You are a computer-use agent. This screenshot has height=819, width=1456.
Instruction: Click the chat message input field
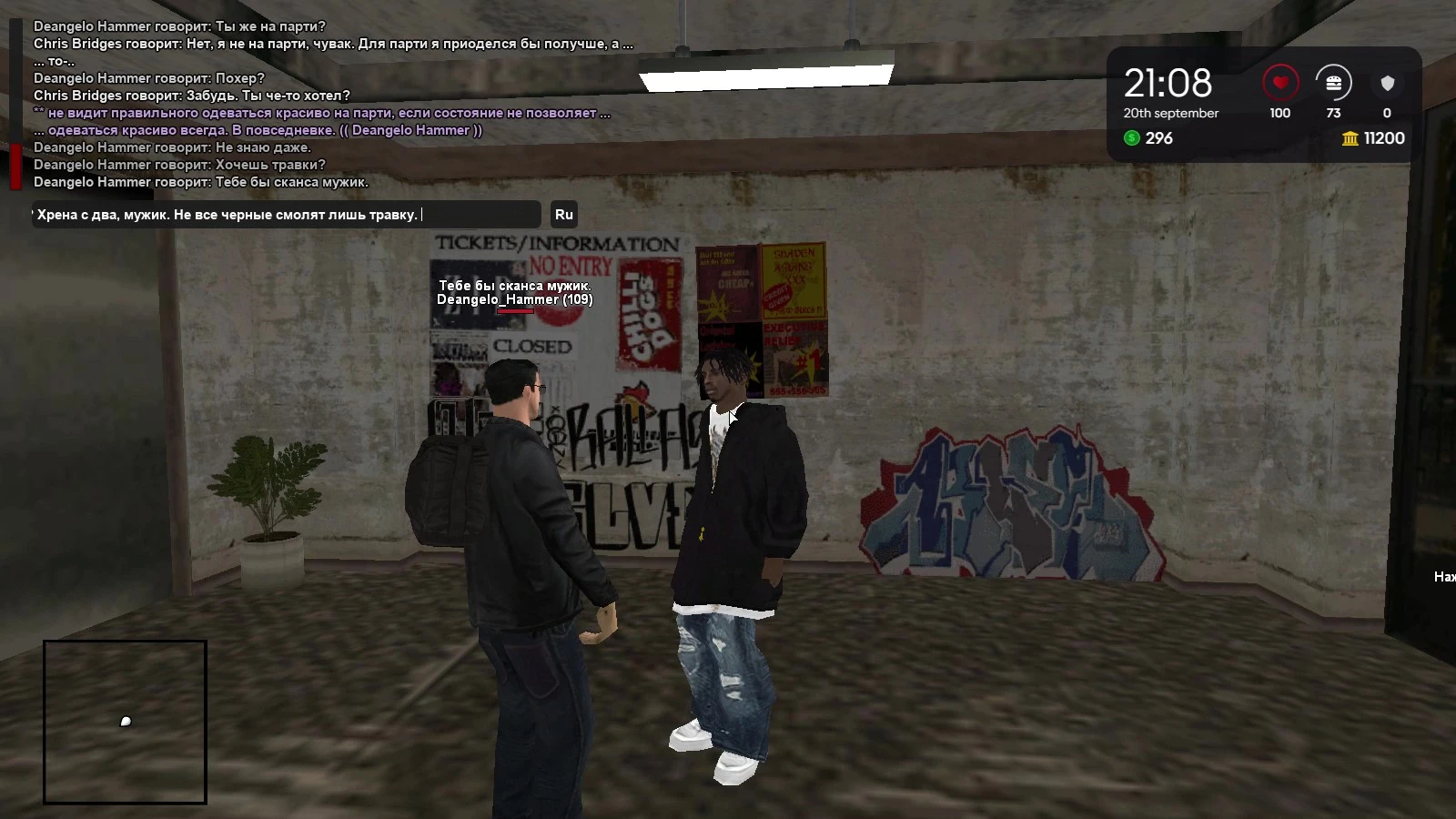tap(286, 215)
